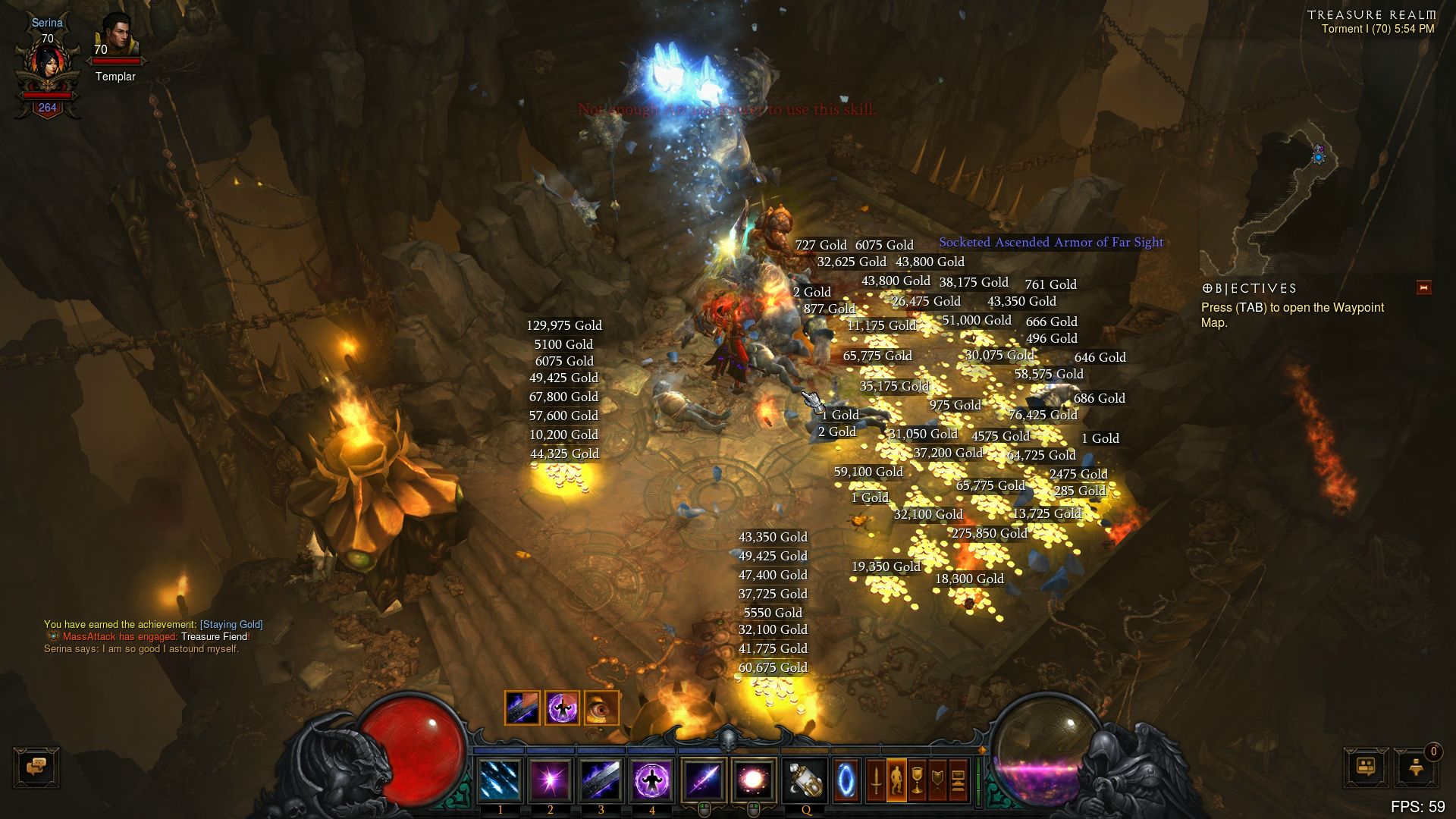Open the social friends list button
The width and height of the screenshot is (1456, 819).
(1367, 767)
